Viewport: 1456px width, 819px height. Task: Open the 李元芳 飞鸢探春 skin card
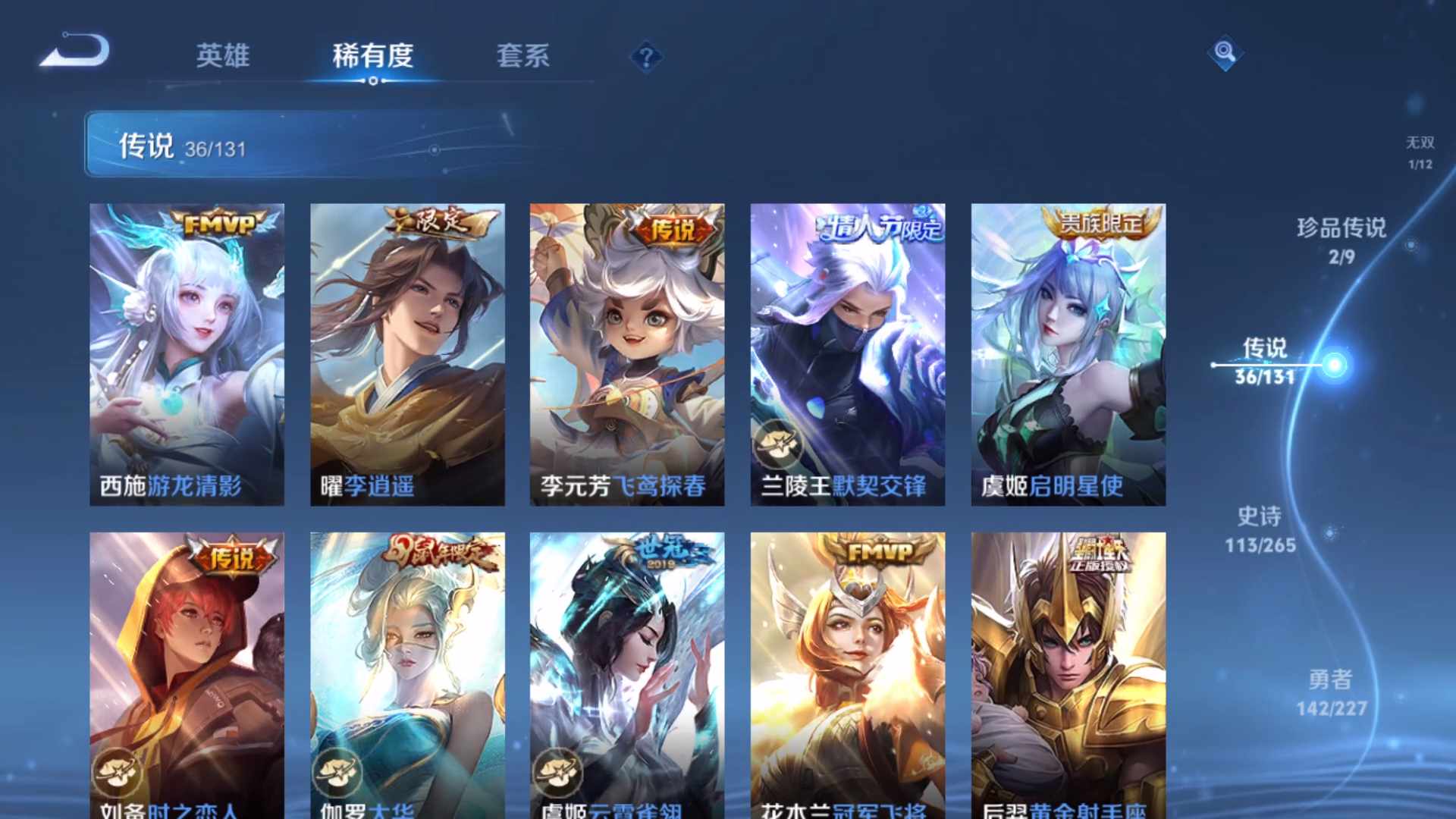pyautogui.click(x=627, y=354)
